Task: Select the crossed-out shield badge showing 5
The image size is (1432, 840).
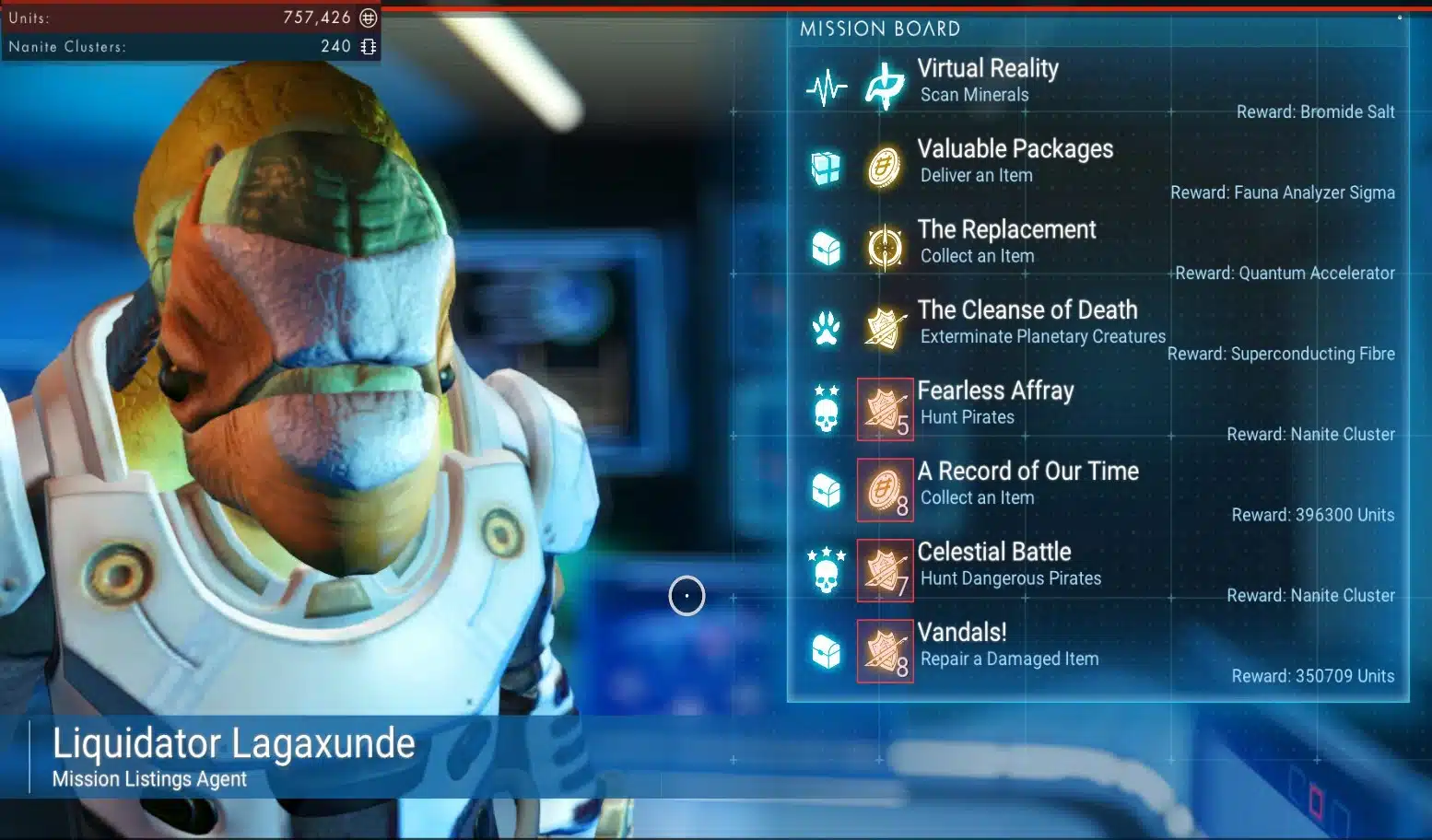Action: pos(885,410)
